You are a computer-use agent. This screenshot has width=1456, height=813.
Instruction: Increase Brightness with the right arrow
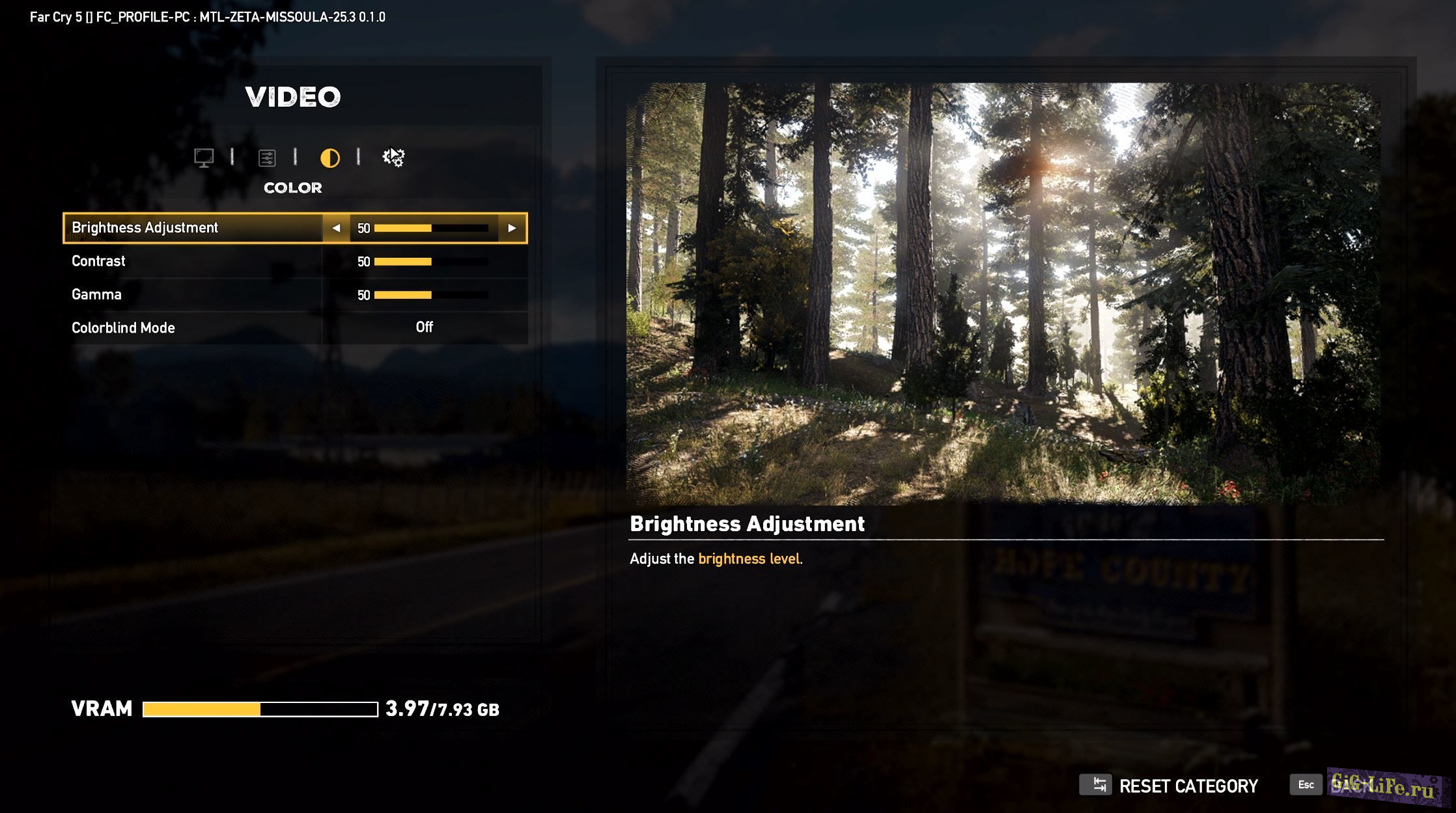click(512, 228)
